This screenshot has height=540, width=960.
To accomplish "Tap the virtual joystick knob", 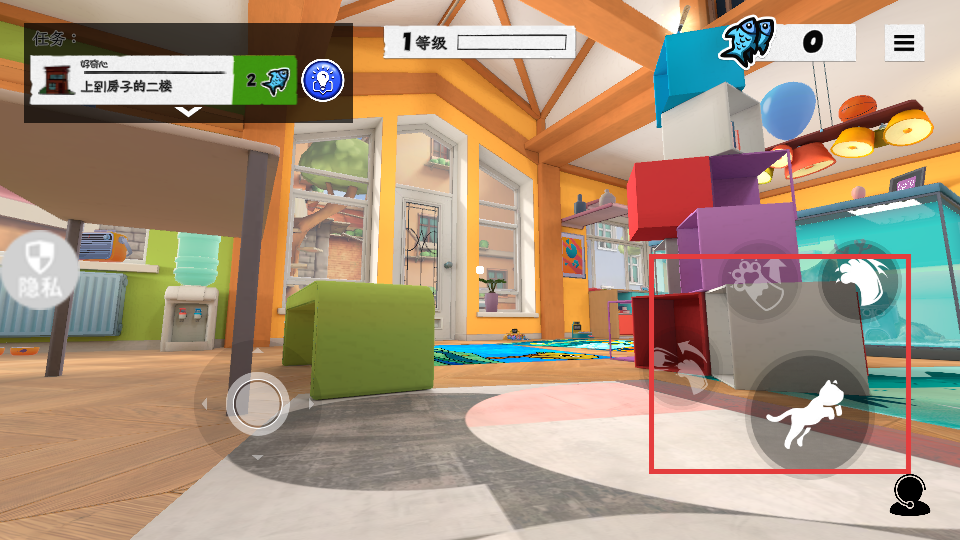I will [258, 402].
